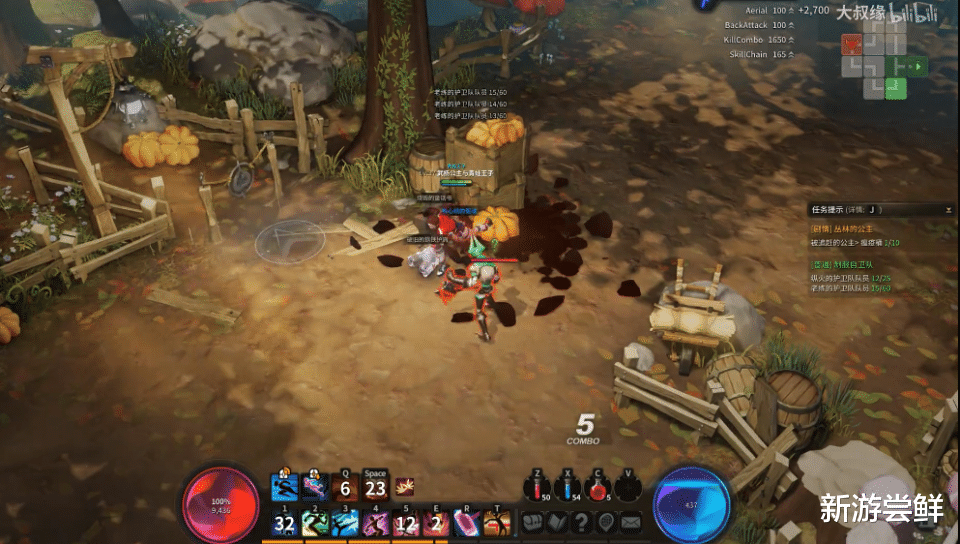Activate skill slot 1 showing cooldown 32
The image size is (960, 544).
tap(285, 523)
